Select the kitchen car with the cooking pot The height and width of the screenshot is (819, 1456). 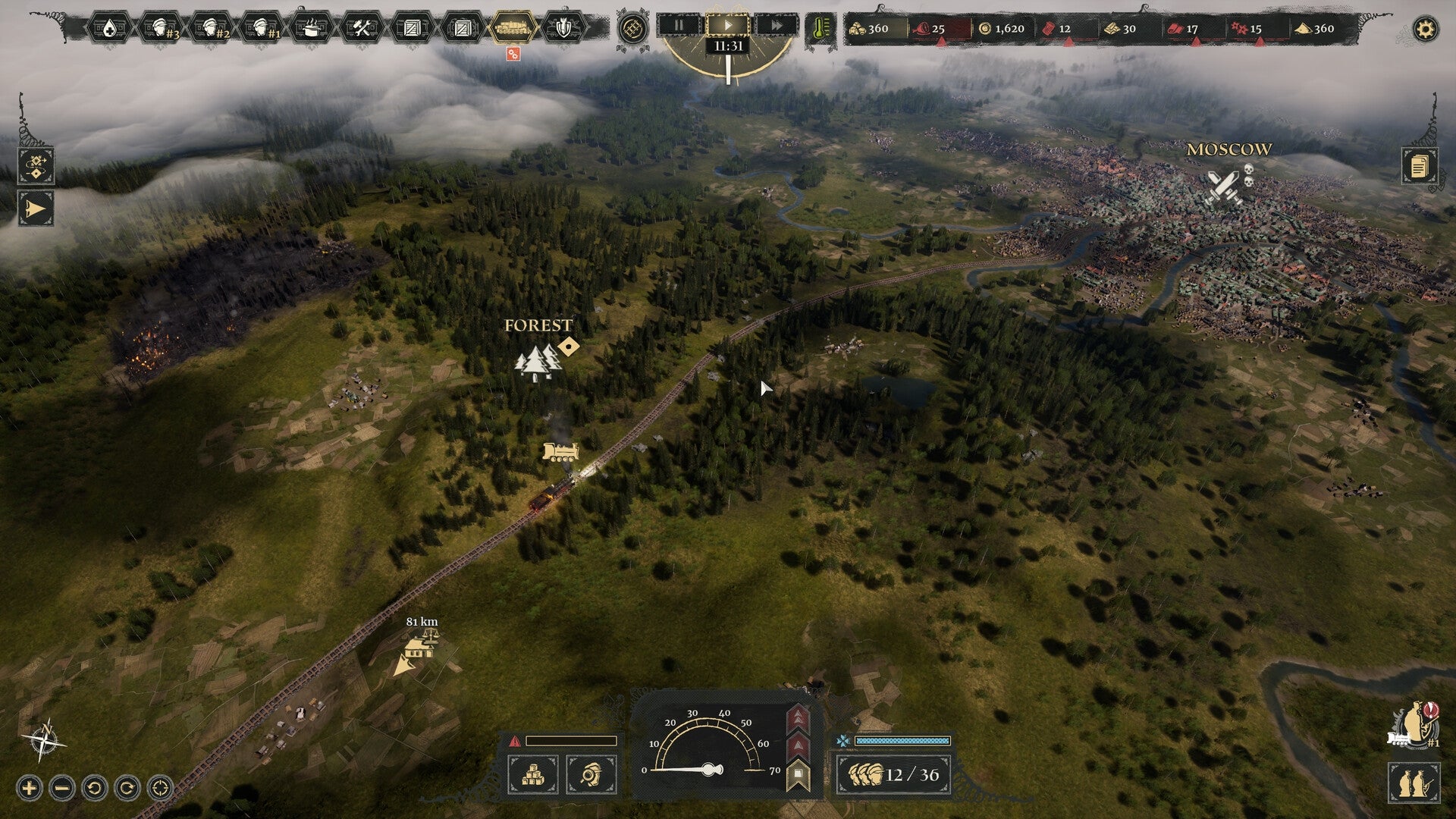pyautogui.click(x=312, y=29)
